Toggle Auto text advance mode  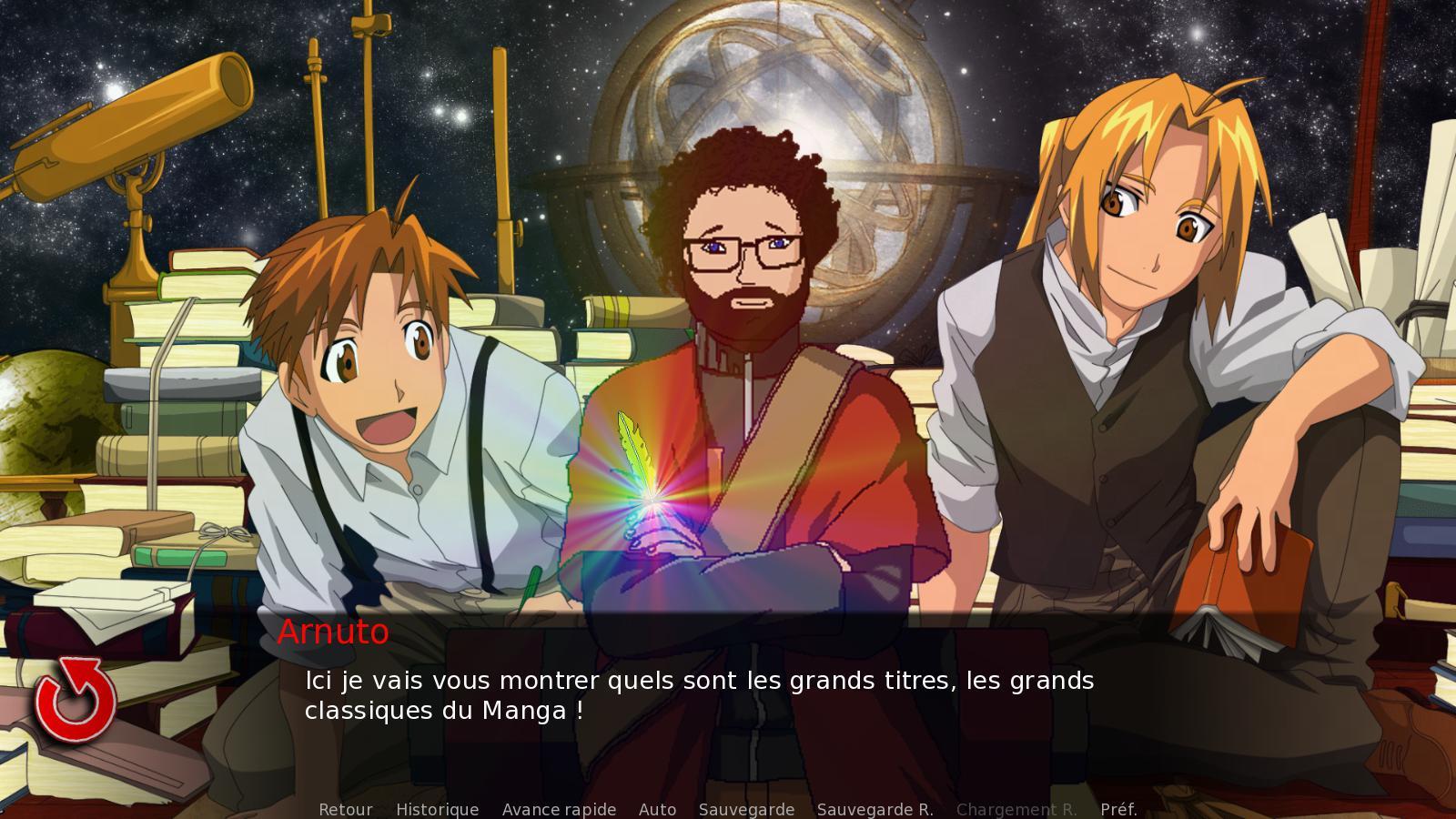click(x=659, y=808)
